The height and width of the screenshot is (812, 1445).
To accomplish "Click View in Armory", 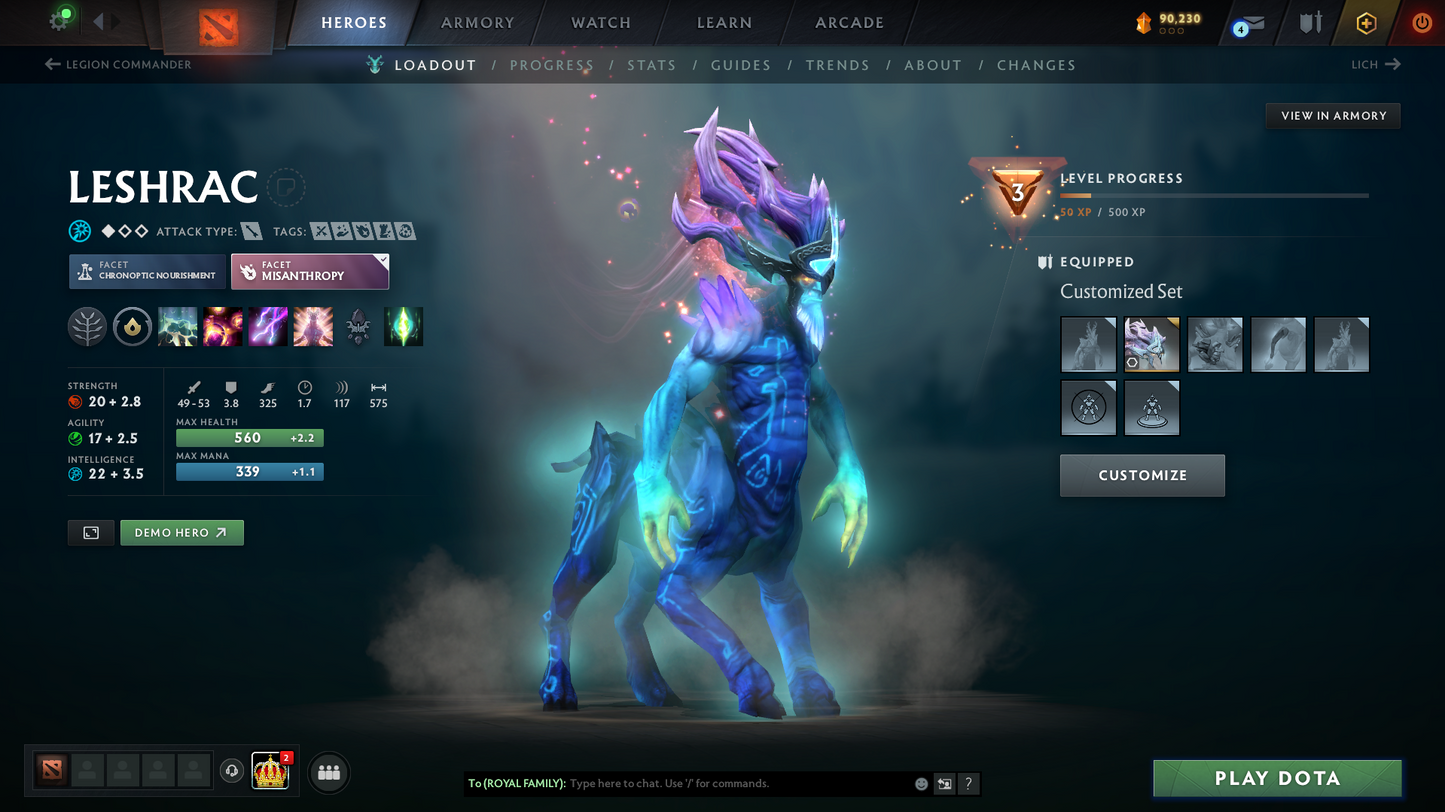I will (x=1333, y=116).
